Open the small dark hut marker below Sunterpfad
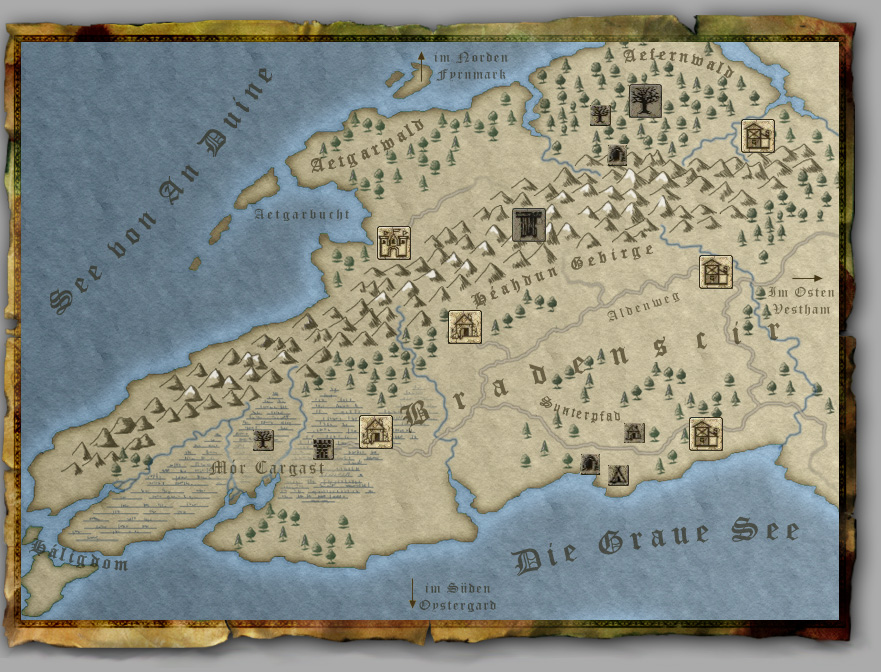Image resolution: width=881 pixels, height=672 pixels. coord(634,432)
